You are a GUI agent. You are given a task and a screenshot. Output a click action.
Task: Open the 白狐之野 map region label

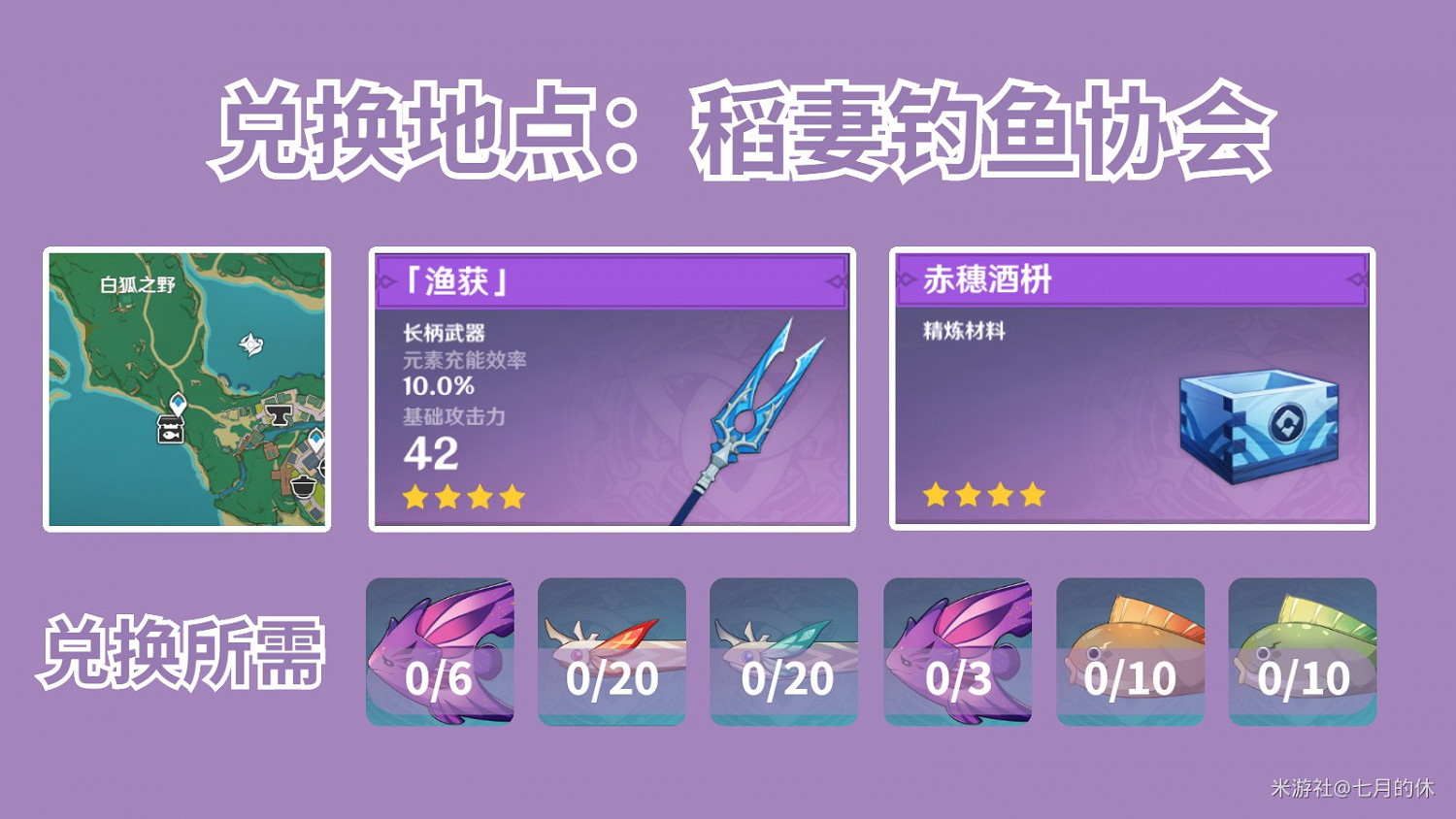pyautogui.click(x=139, y=282)
